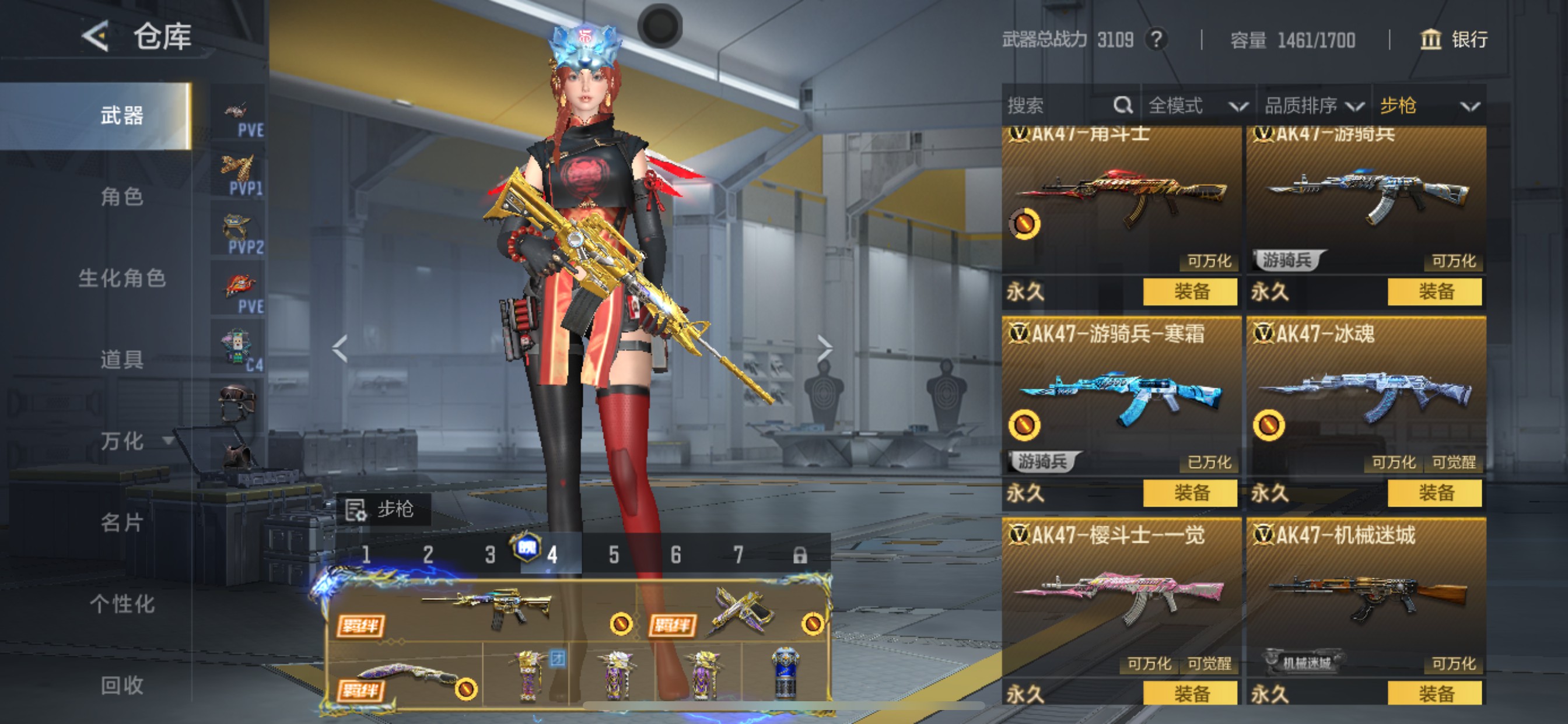
Task: Go to the 回收 section
Action: pos(122,685)
